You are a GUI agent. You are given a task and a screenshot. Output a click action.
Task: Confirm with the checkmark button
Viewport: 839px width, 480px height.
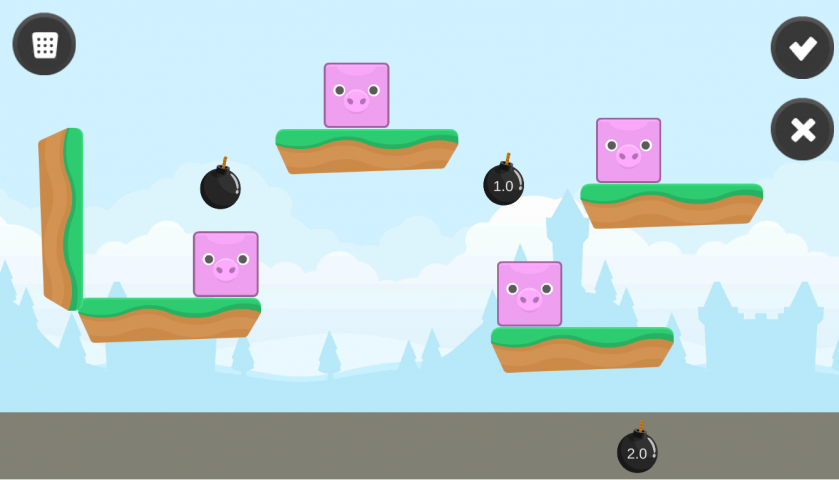pos(802,48)
